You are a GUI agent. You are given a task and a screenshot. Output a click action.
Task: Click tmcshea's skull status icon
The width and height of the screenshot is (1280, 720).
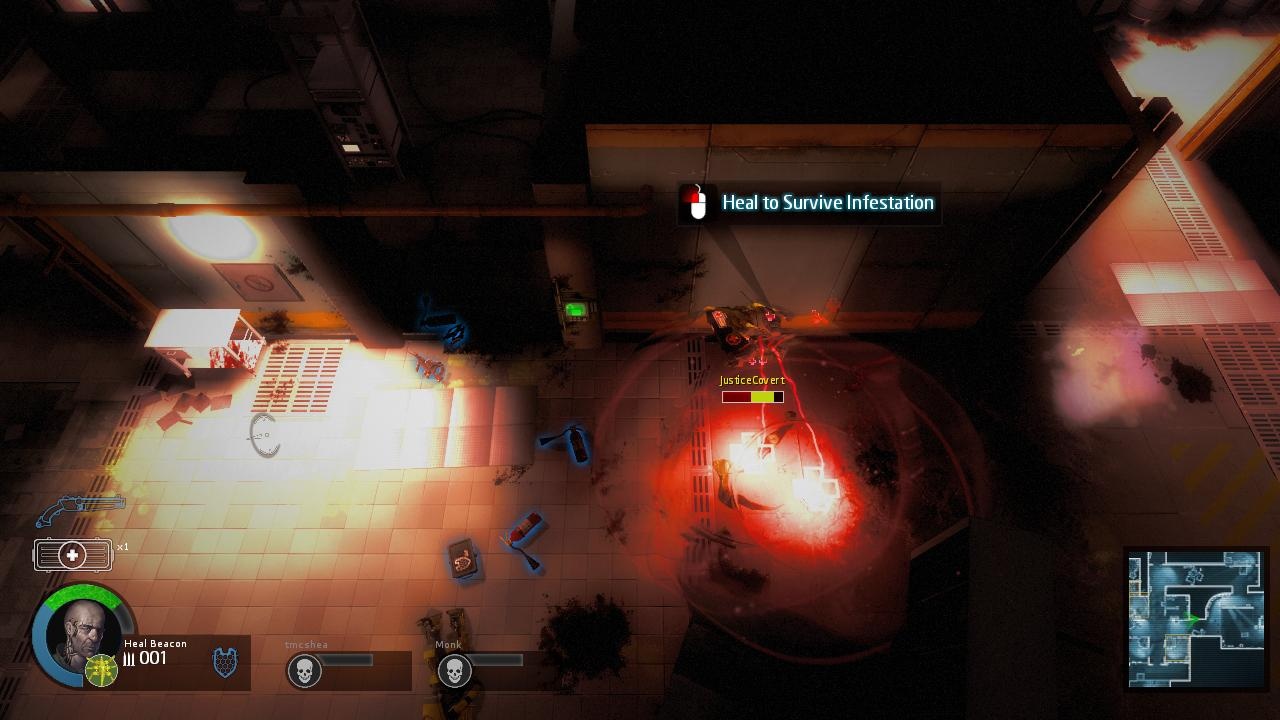305,670
